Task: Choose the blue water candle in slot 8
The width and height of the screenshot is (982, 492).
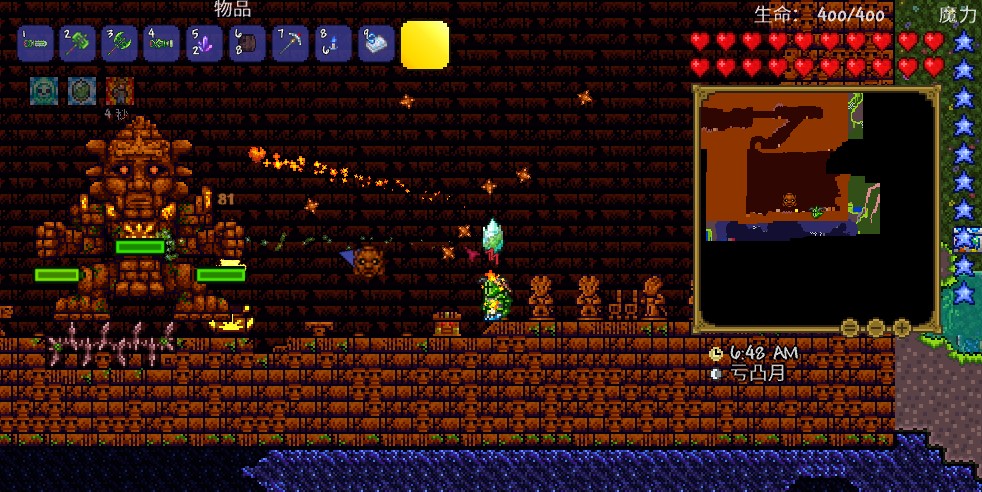Action: (333, 45)
